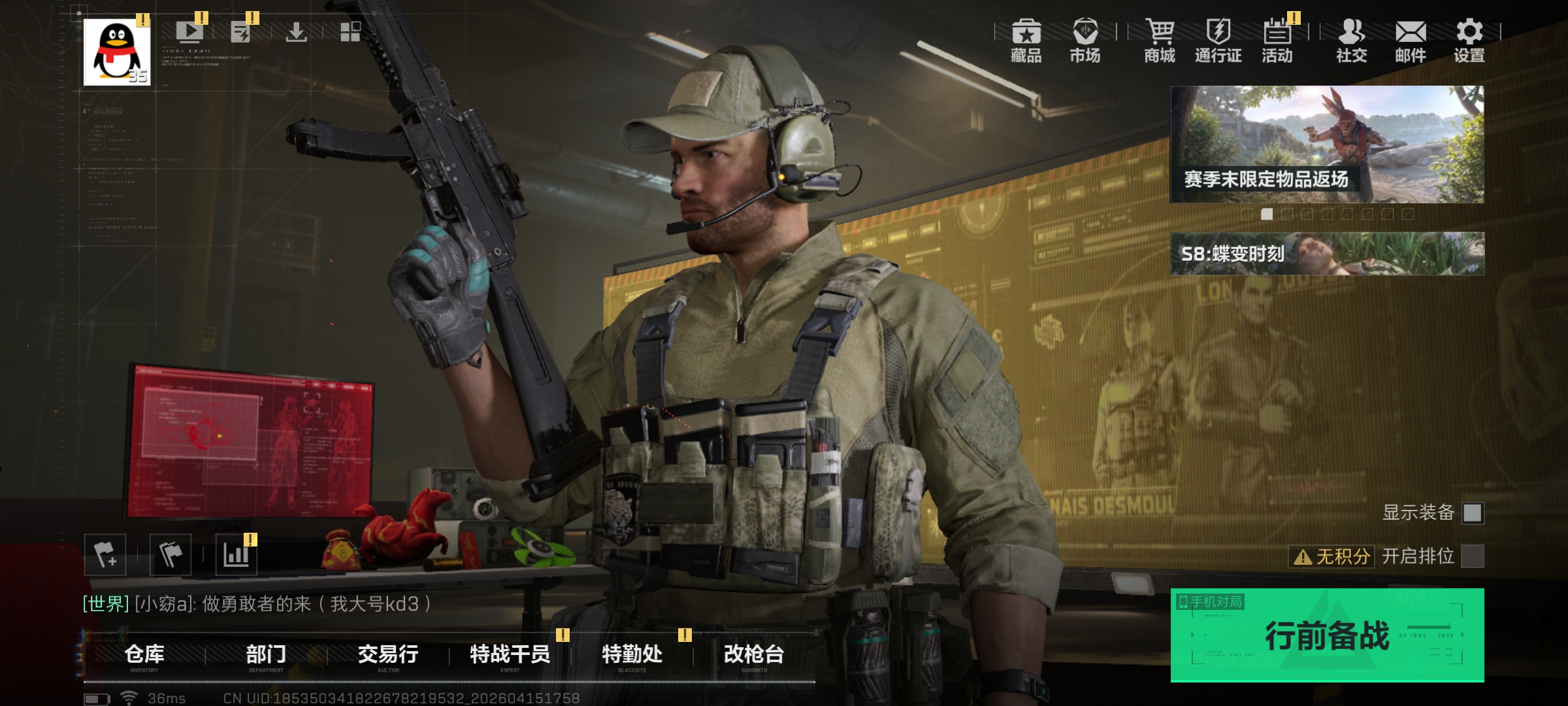1568x706 pixels.
Task: Open the 市场 market
Action: coord(1085,41)
